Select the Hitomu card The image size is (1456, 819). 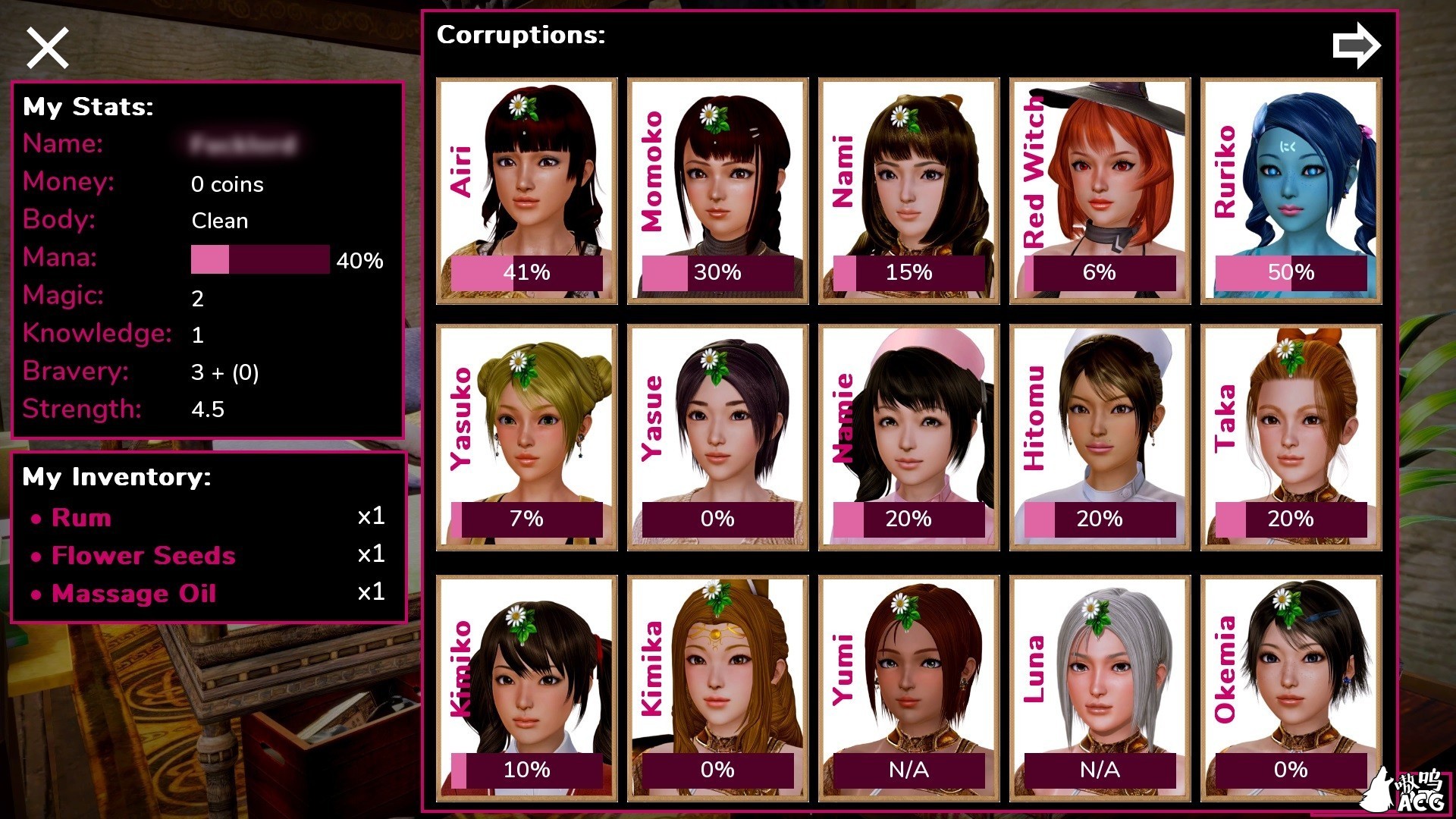(x=1100, y=437)
